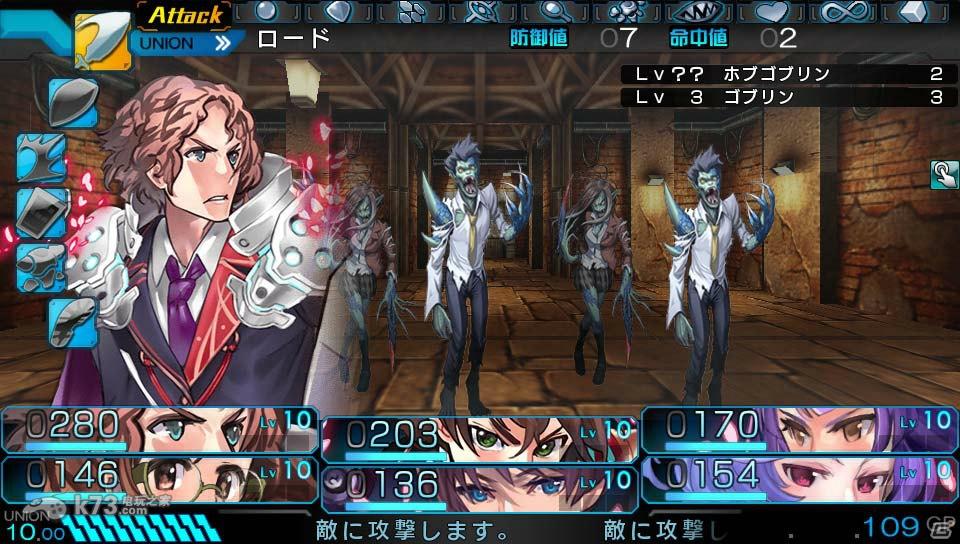Click the infinity symbol icon in top bar
The width and height of the screenshot is (960, 544).
[847, 12]
